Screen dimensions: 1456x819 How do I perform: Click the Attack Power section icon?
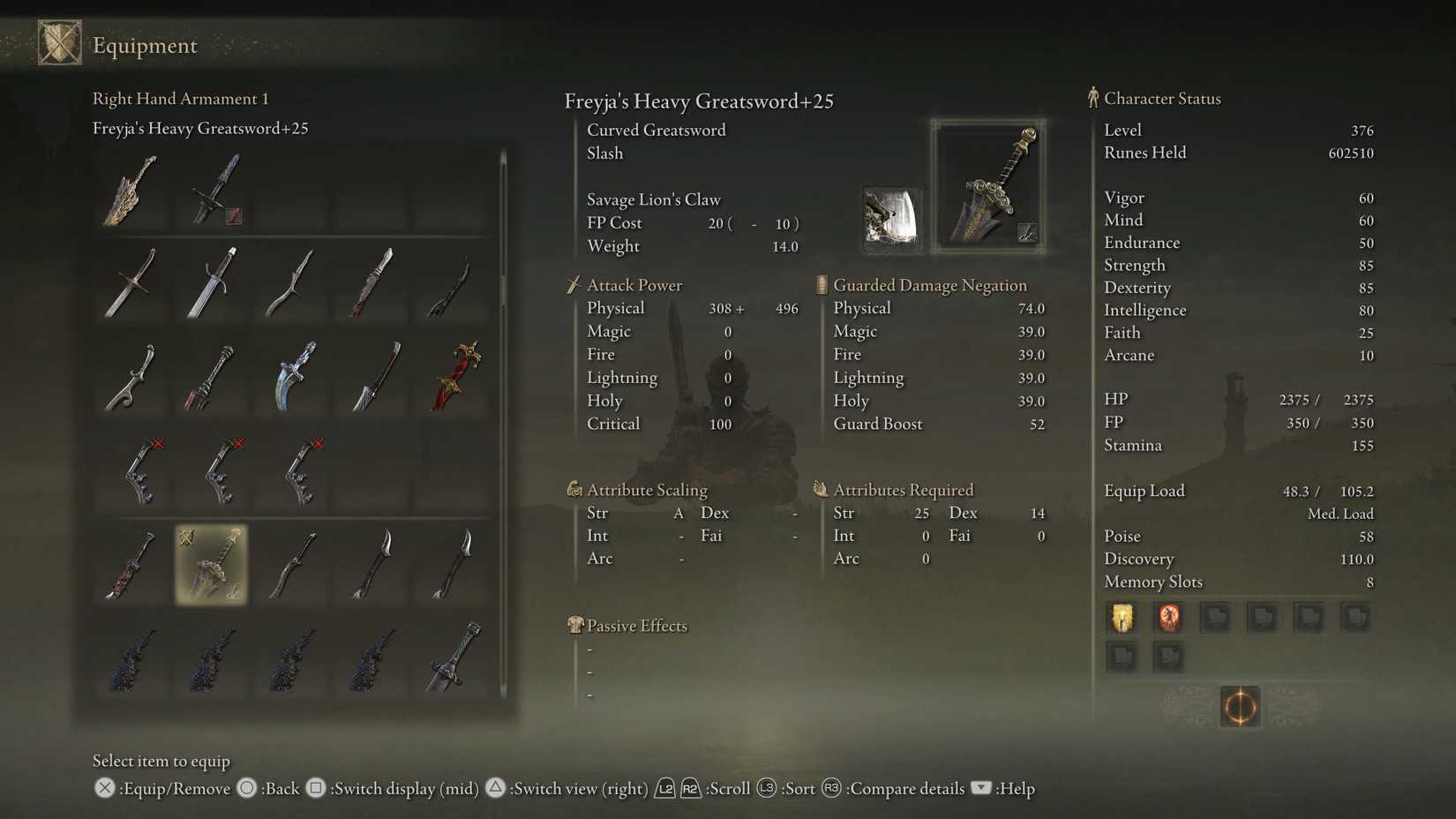click(x=574, y=284)
